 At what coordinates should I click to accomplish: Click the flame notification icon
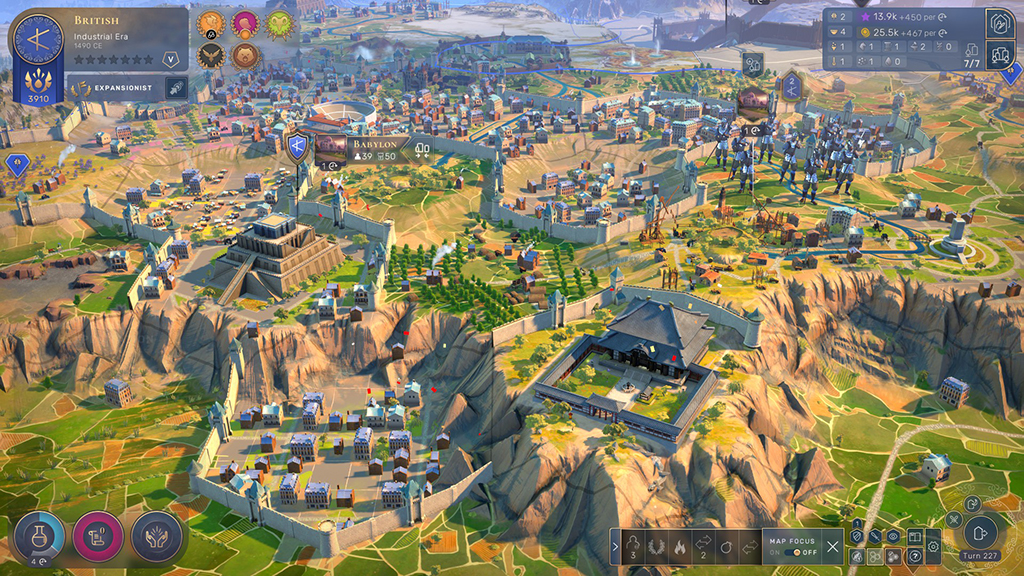point(681,546)
